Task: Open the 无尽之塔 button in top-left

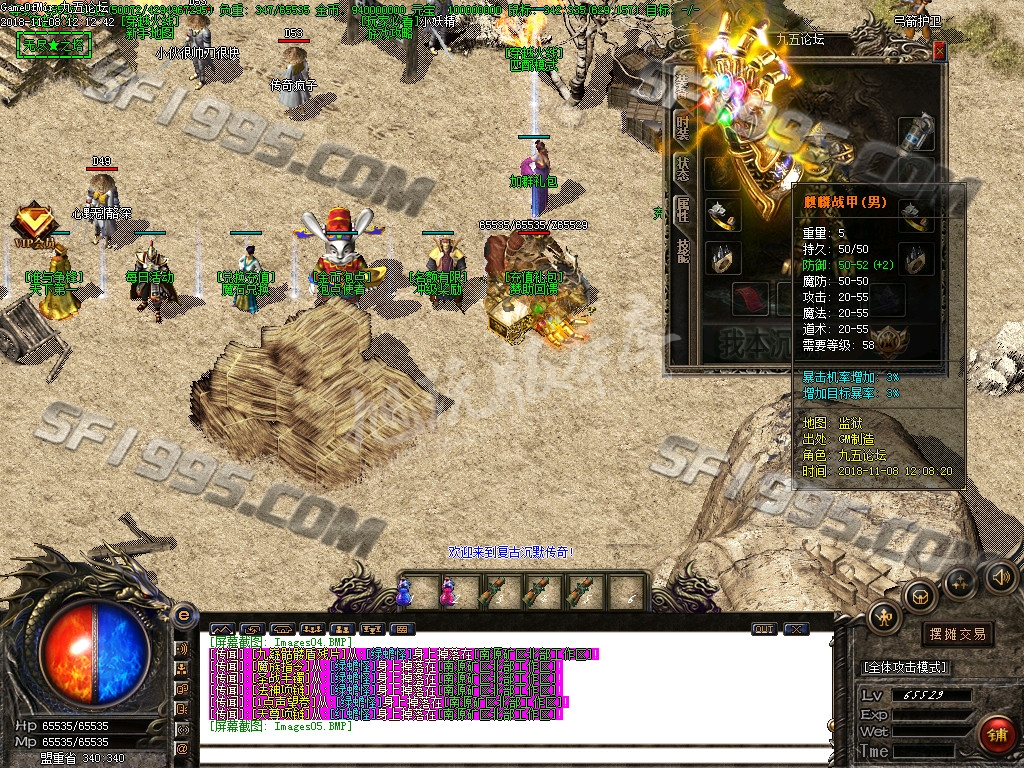Action: [x=54, y=46]
